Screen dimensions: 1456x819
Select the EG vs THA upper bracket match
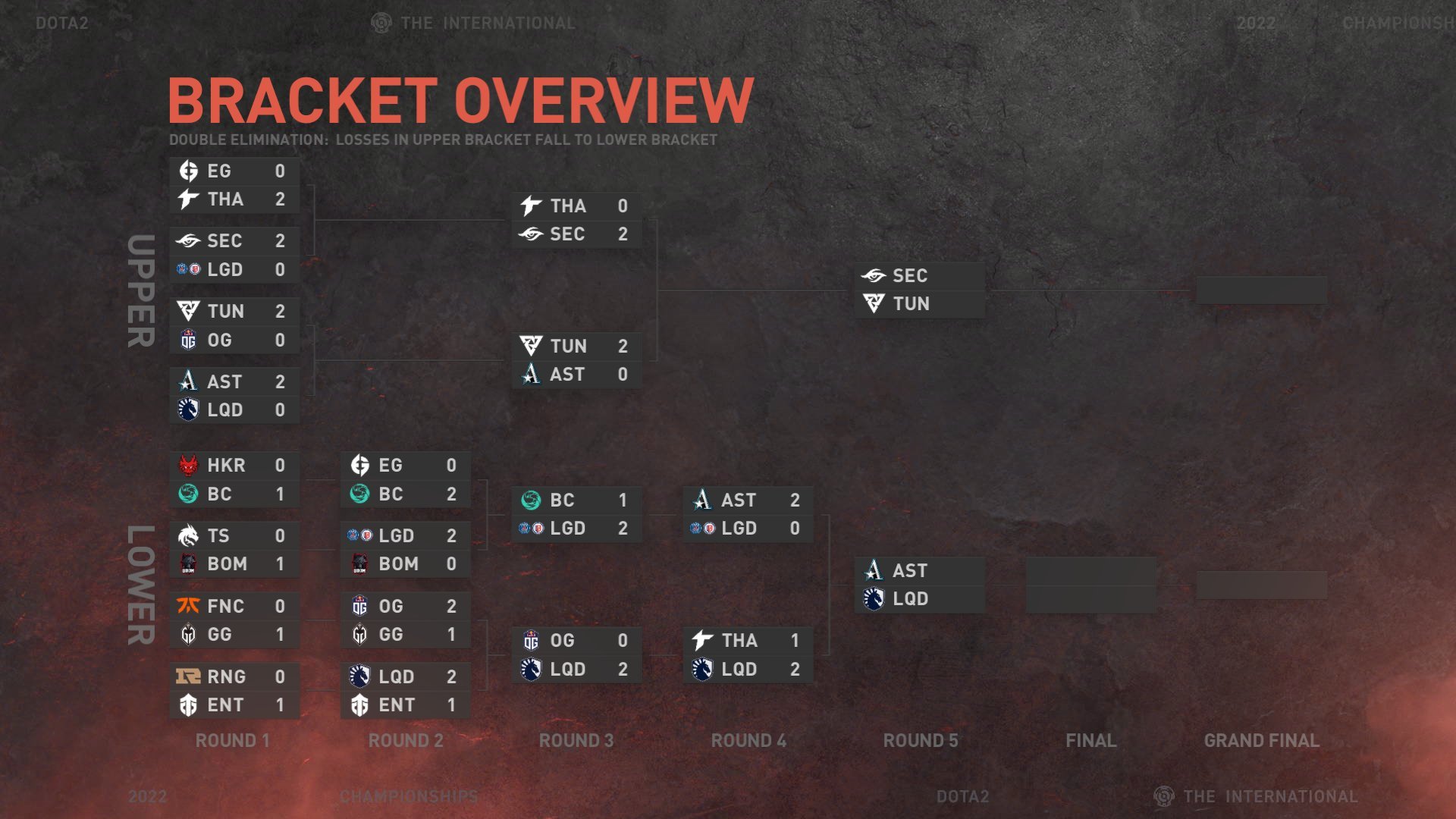tap(234, 185)
